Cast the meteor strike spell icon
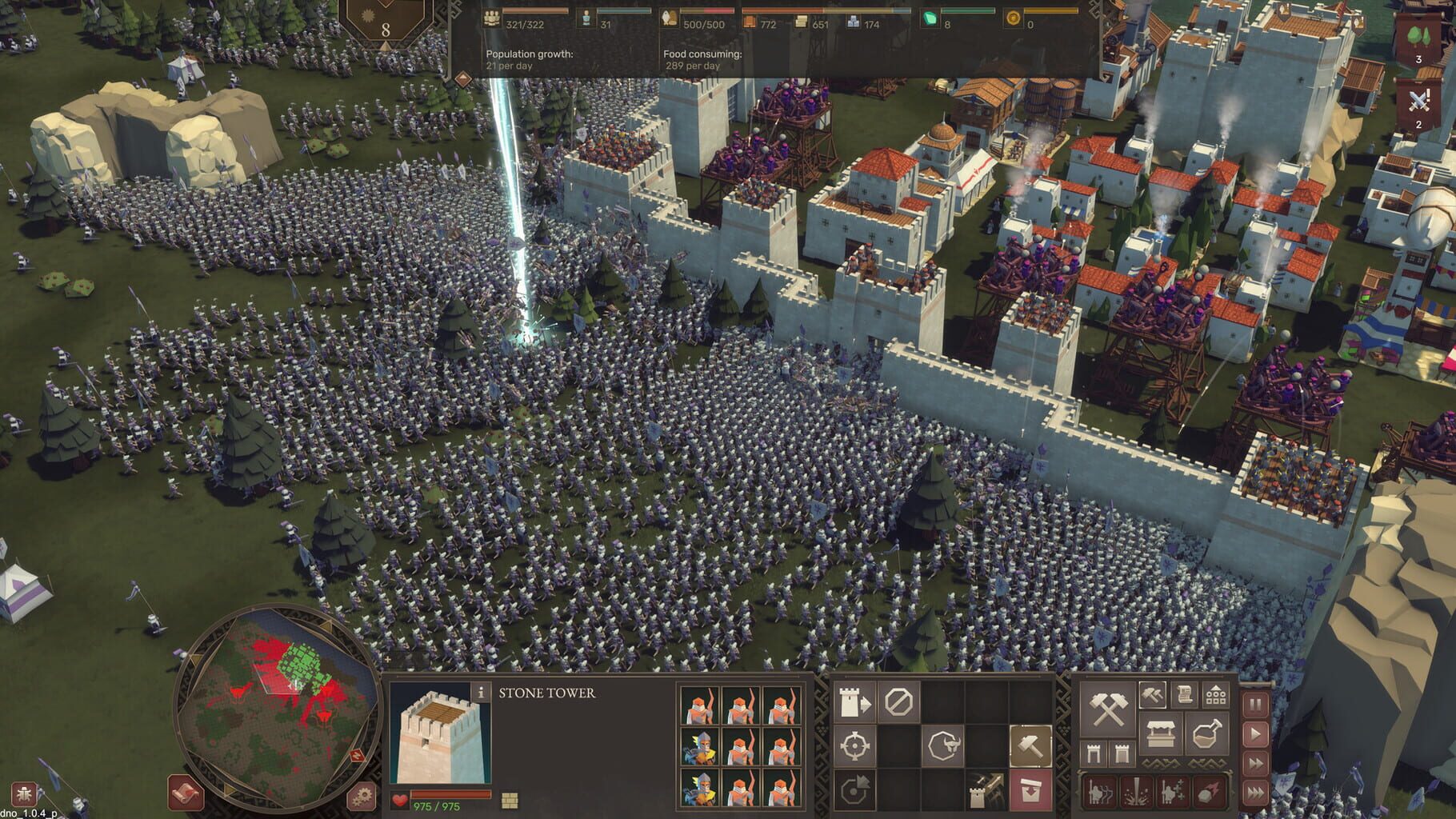 [x=1207, y=793]
